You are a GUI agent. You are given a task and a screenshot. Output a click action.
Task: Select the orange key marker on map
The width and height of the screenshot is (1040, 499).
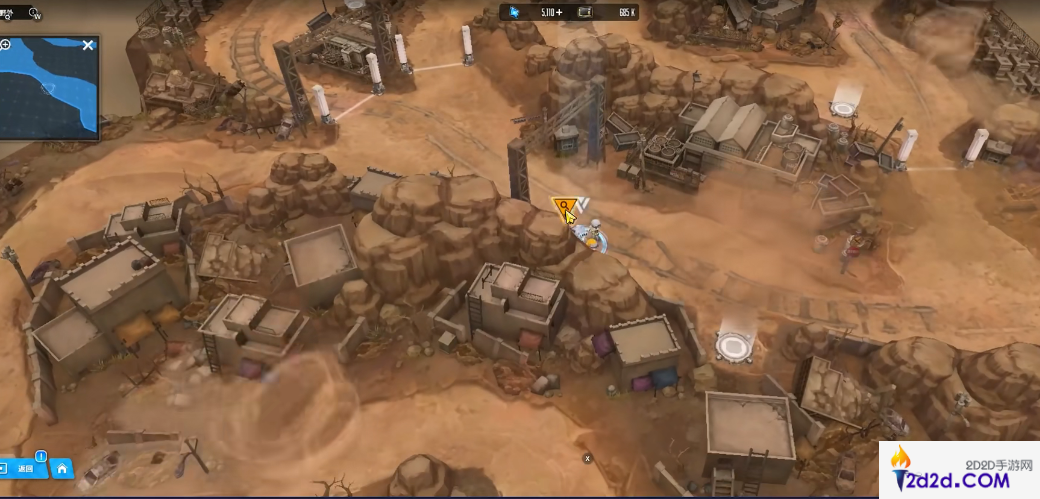(x=566, y=208)
